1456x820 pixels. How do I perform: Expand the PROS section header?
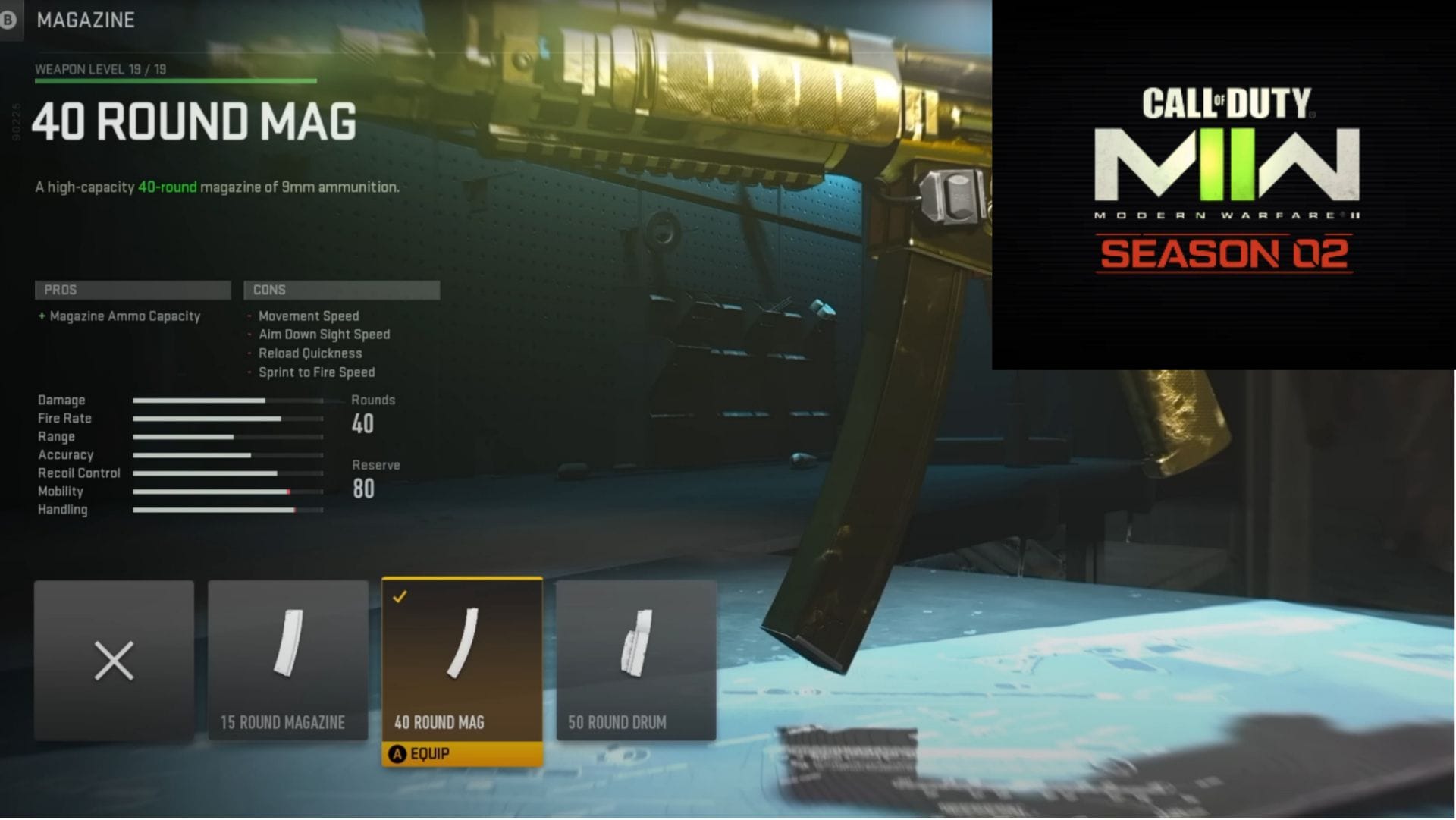(133, 290)
